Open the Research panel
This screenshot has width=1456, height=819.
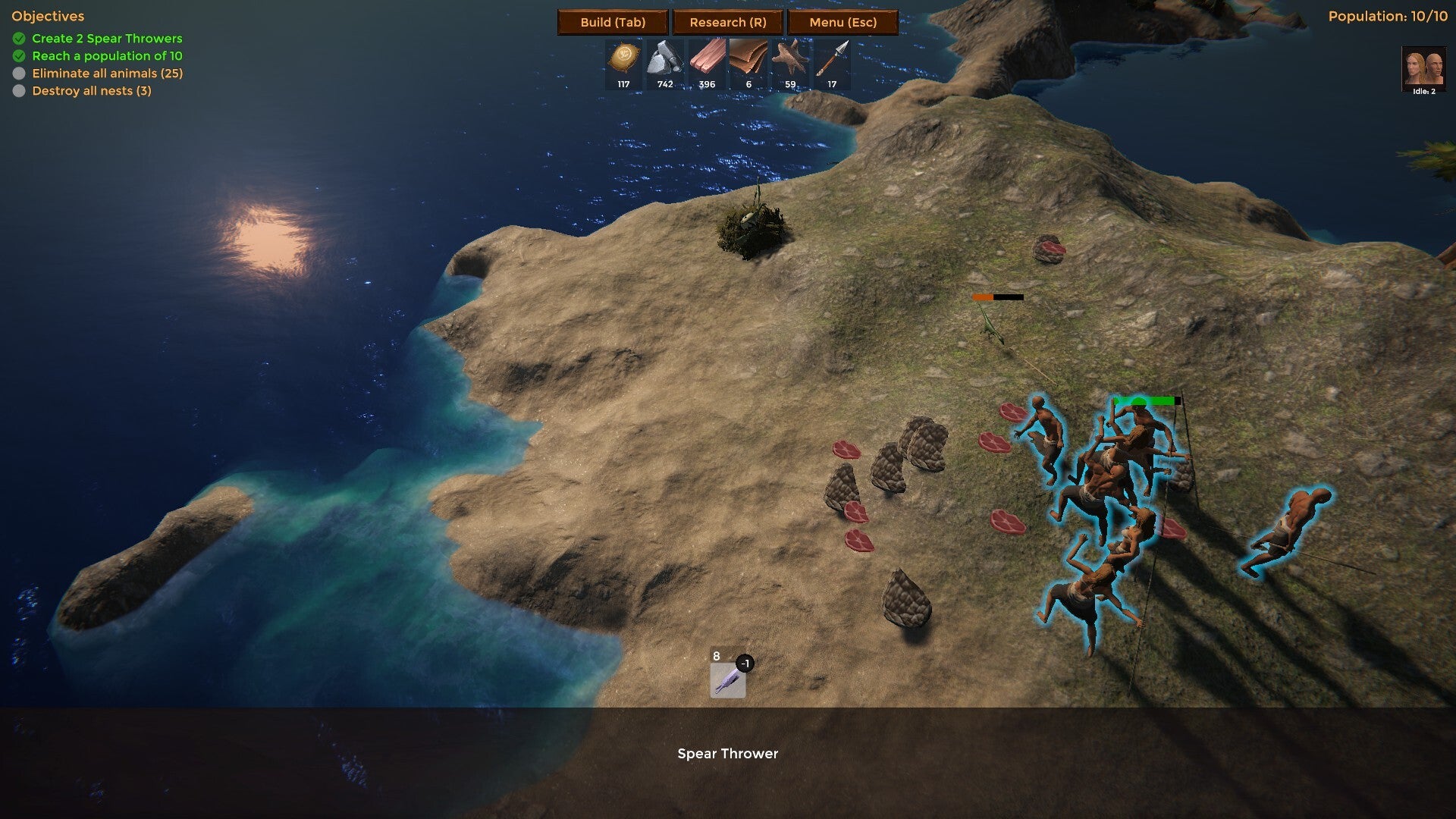pos(727,22)
